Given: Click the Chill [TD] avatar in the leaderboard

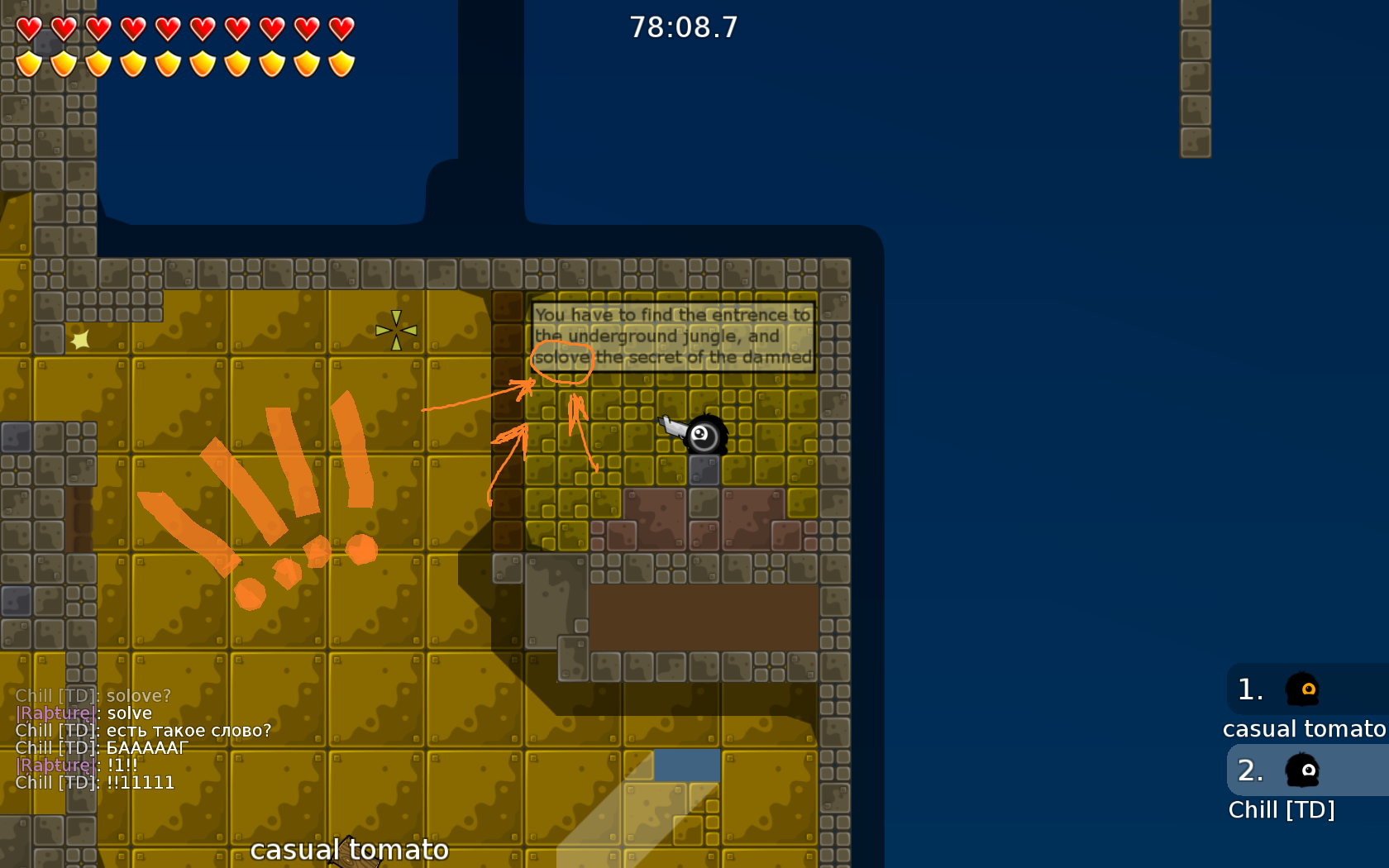Looking at the screenshot, I should click(x=1303, y=770).
